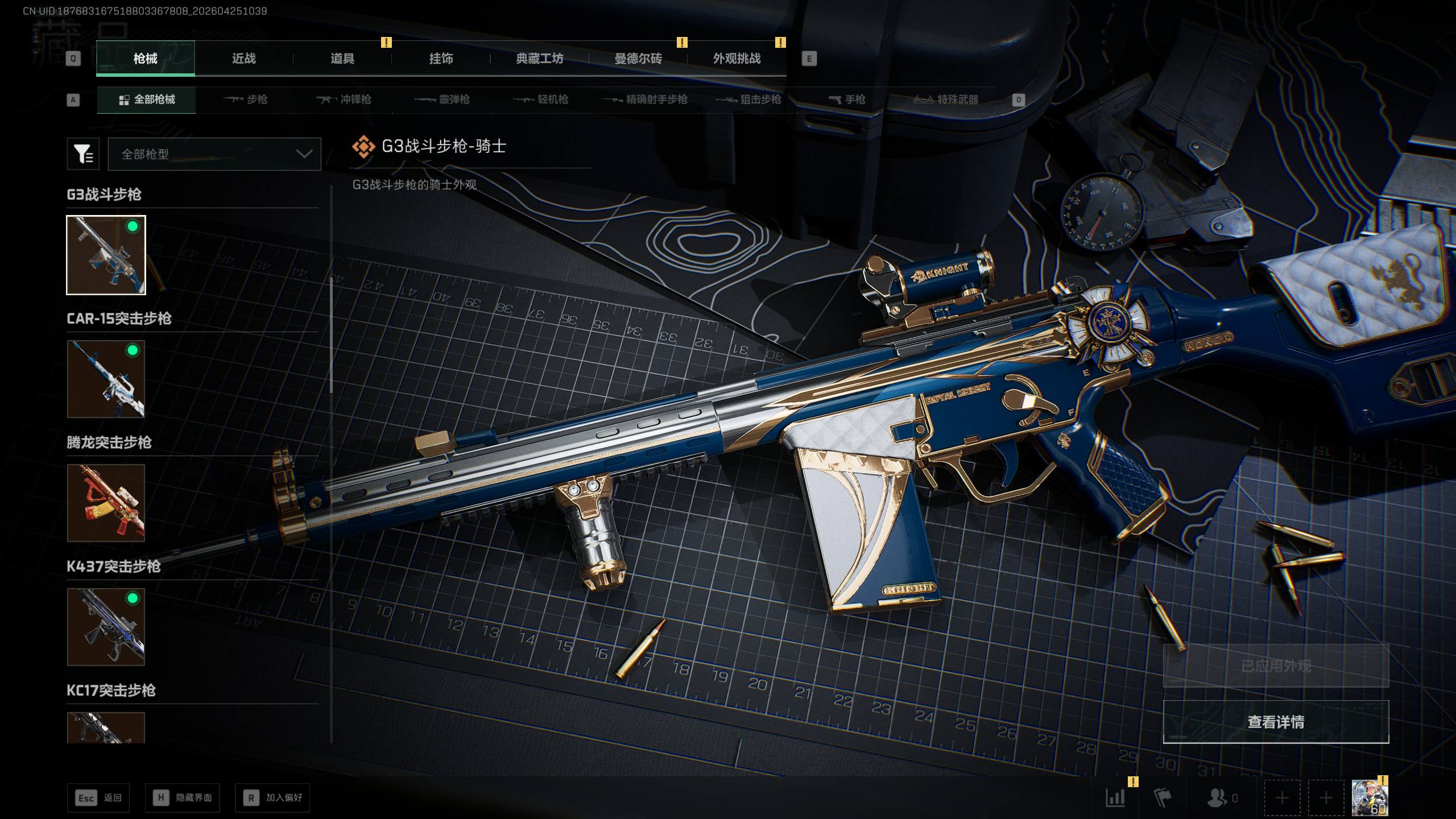Click the filter funnel icon
This screenshot has width=1456, height=819.
coord(83,154)
